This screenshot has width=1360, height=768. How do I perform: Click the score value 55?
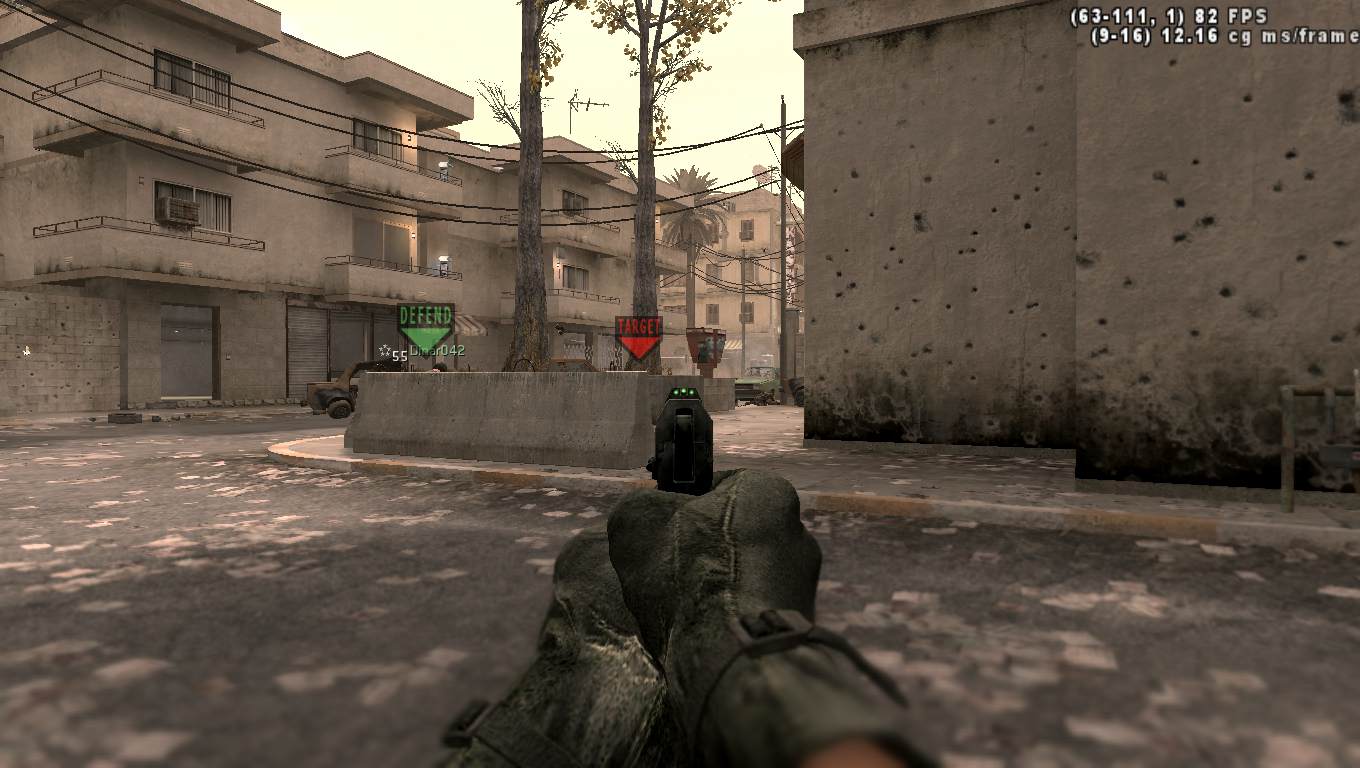400,354
